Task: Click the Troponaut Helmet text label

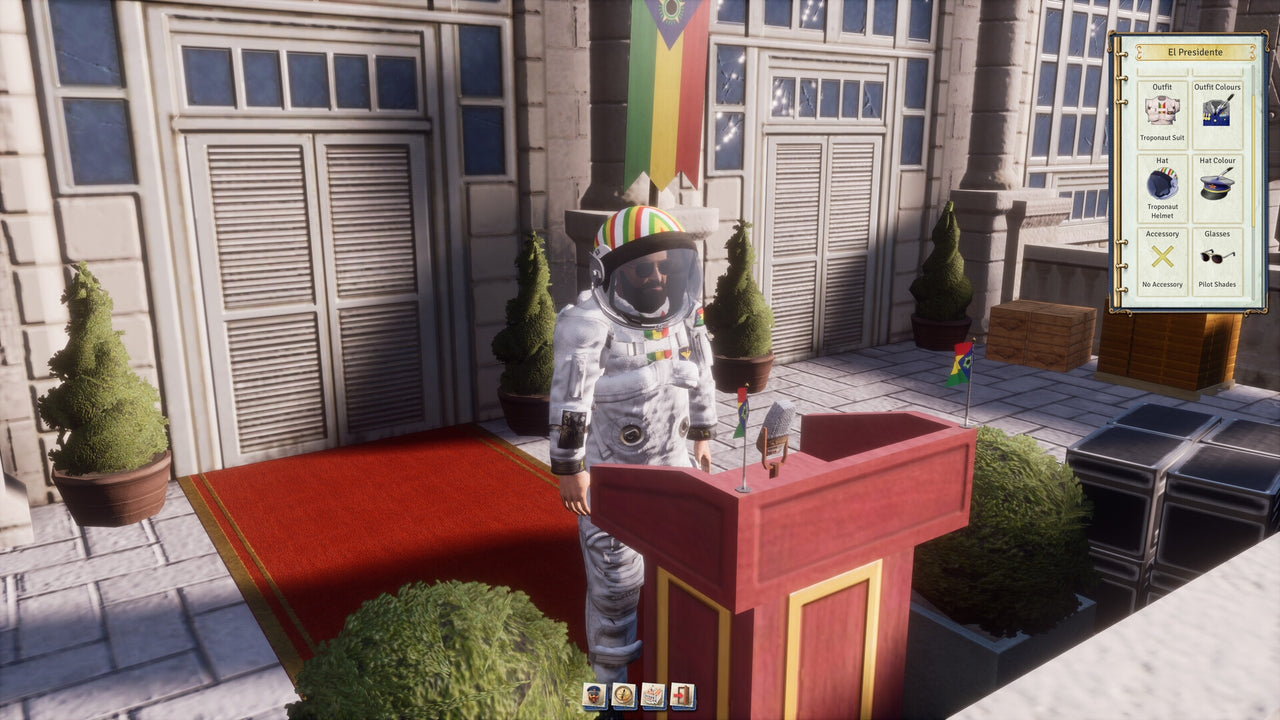Action: 1162,211
